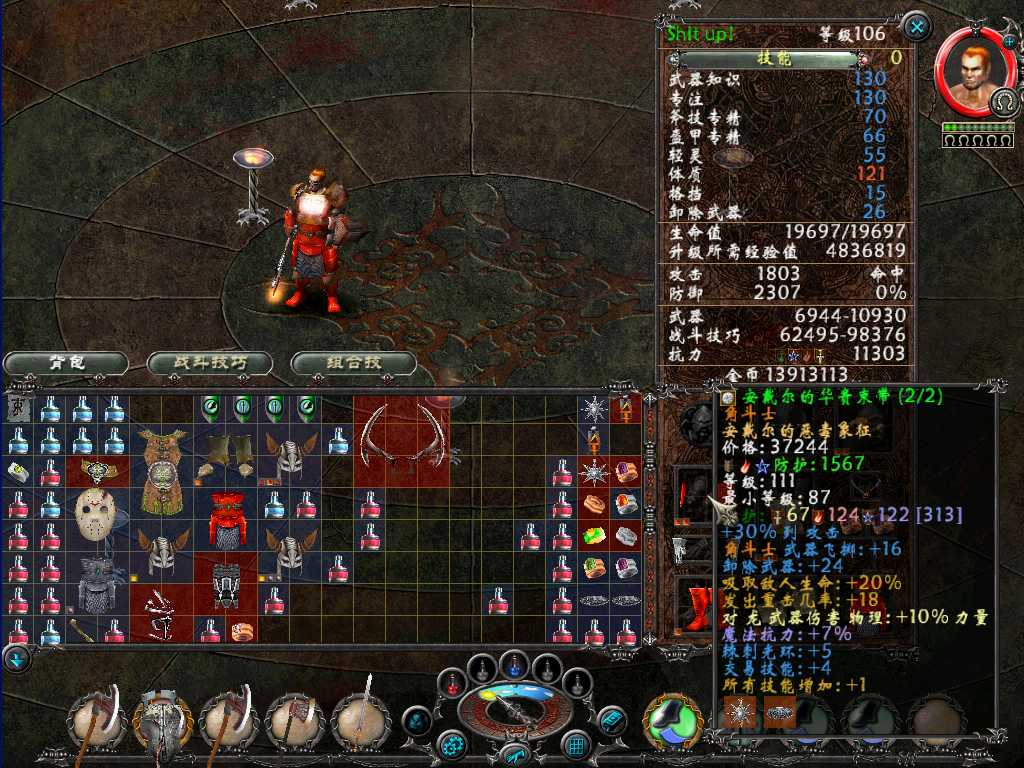Screen dimensions: 1024x768
Task: Select the green gemstone ring
Action: point(595,536)
